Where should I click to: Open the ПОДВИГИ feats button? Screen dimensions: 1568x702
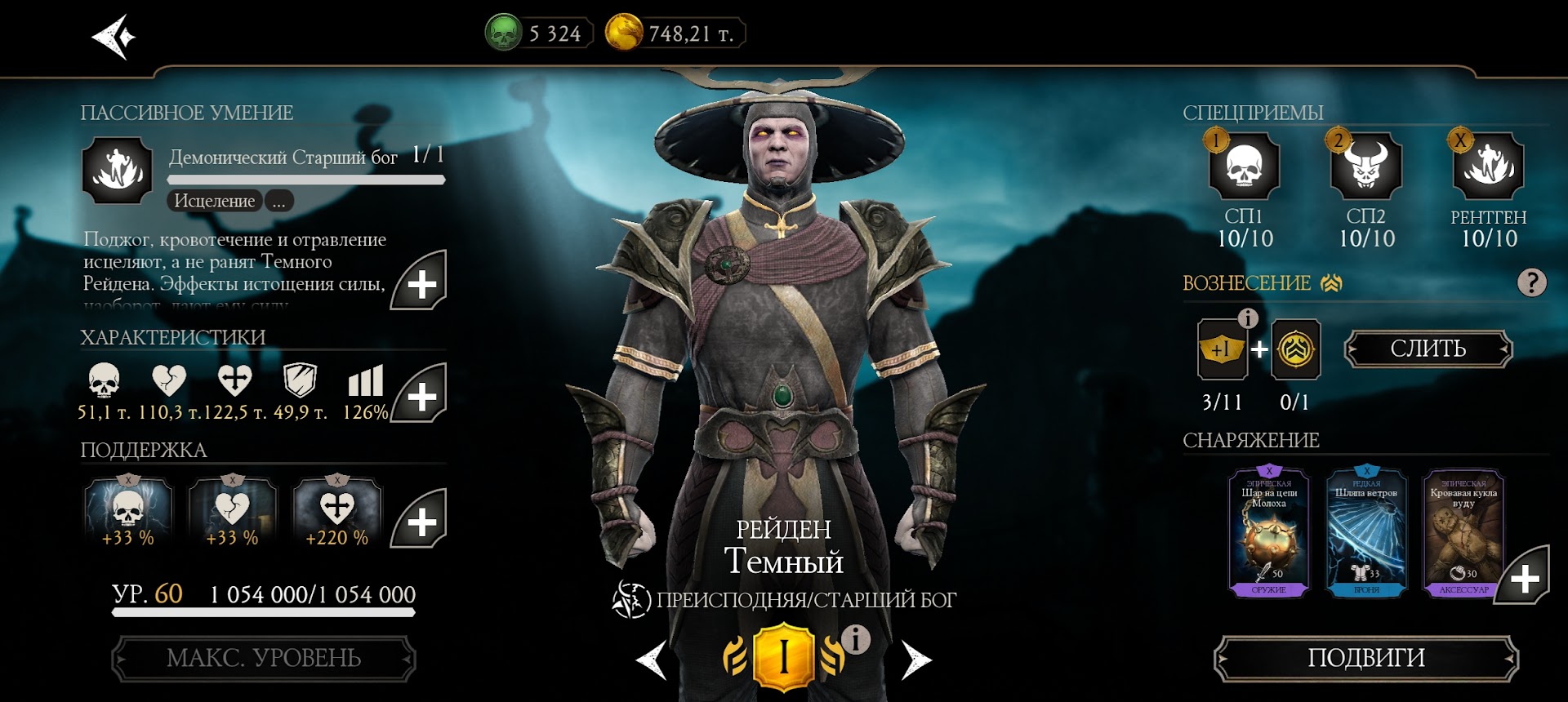[x=1365, y=658]
